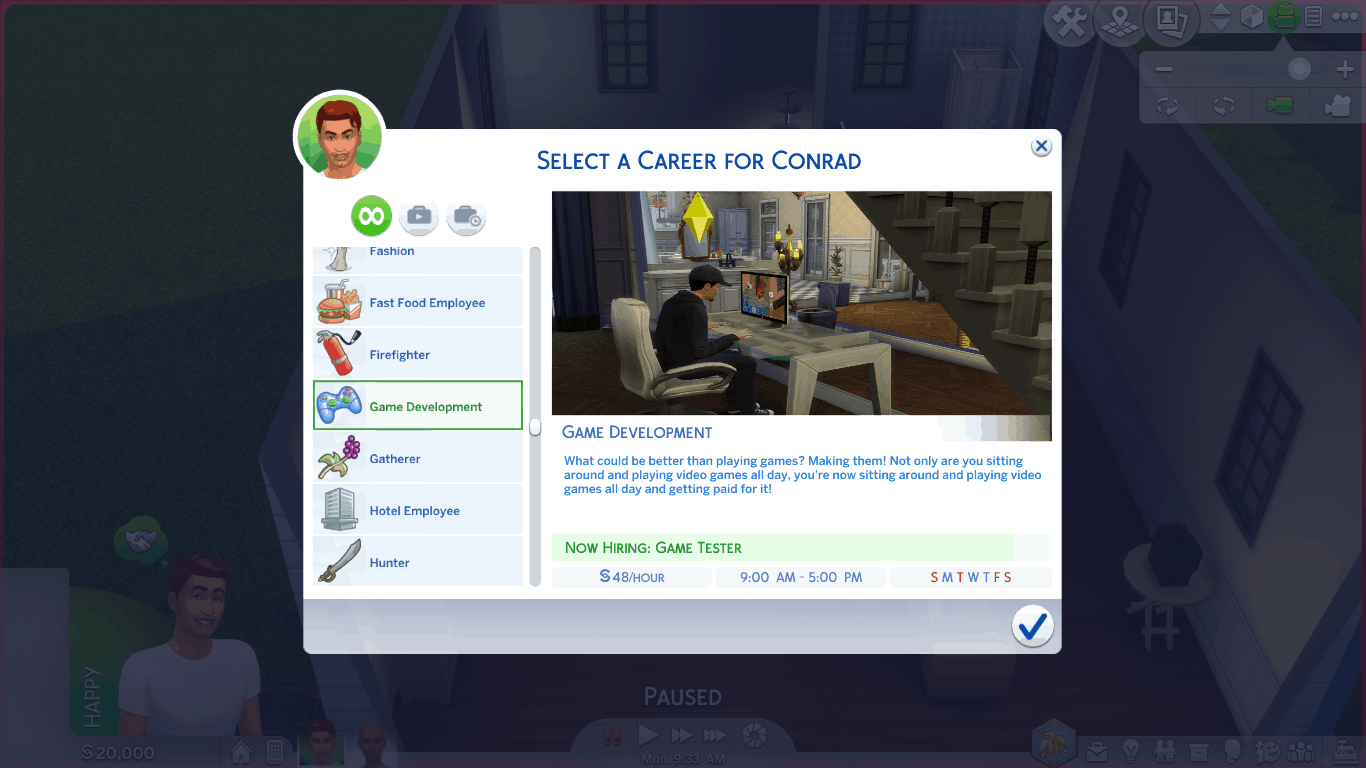Select the Fast Food Employee career
Screen dimensions: 1366x768
pos(418,303)
